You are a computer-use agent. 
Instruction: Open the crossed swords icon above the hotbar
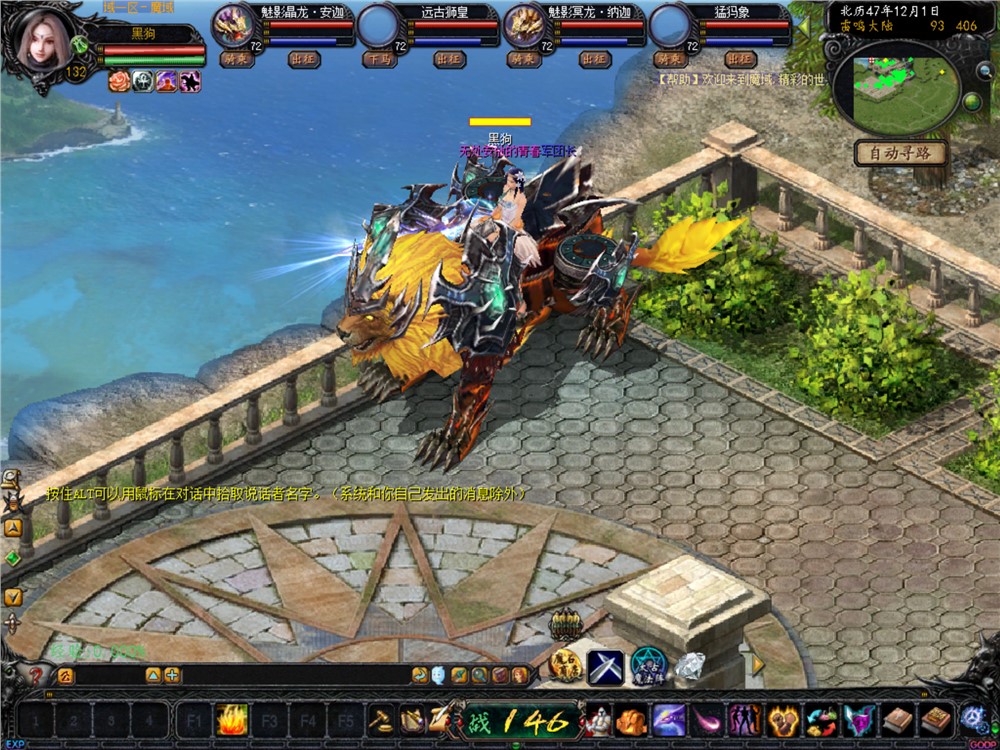[605, 666]
